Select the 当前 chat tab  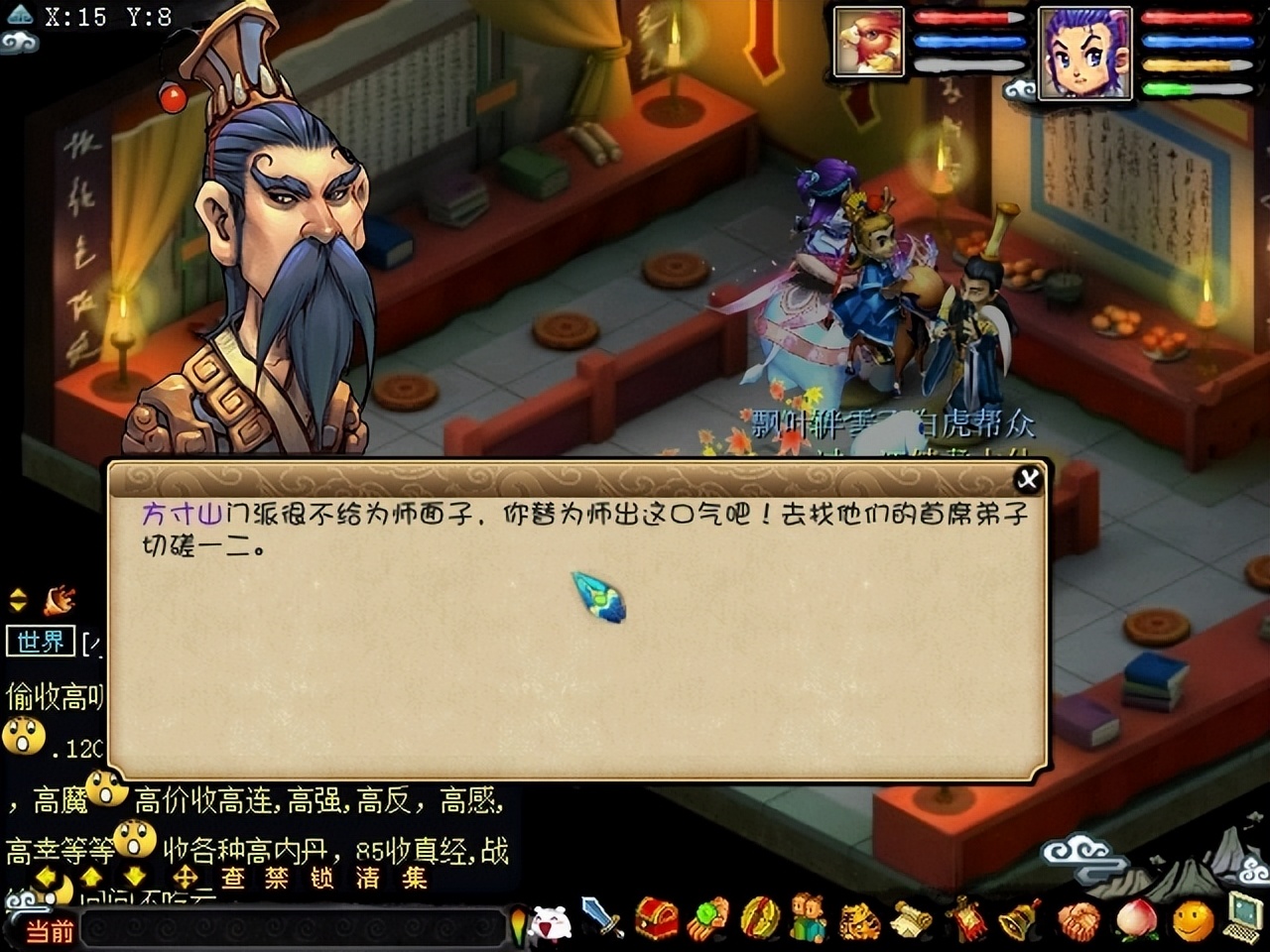(x=51, y=929)
